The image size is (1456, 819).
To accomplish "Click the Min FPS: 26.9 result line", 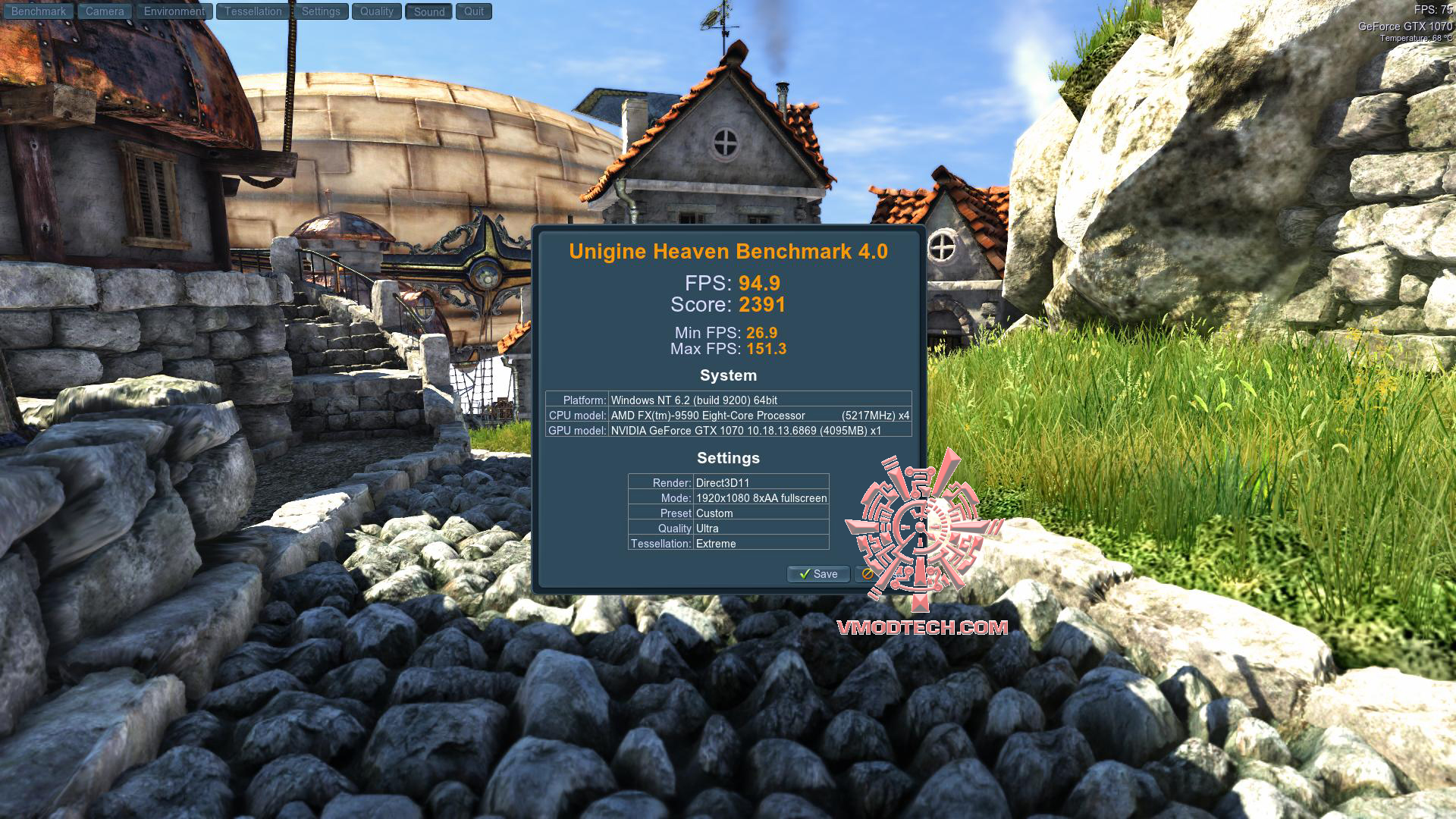I will 728,333.
